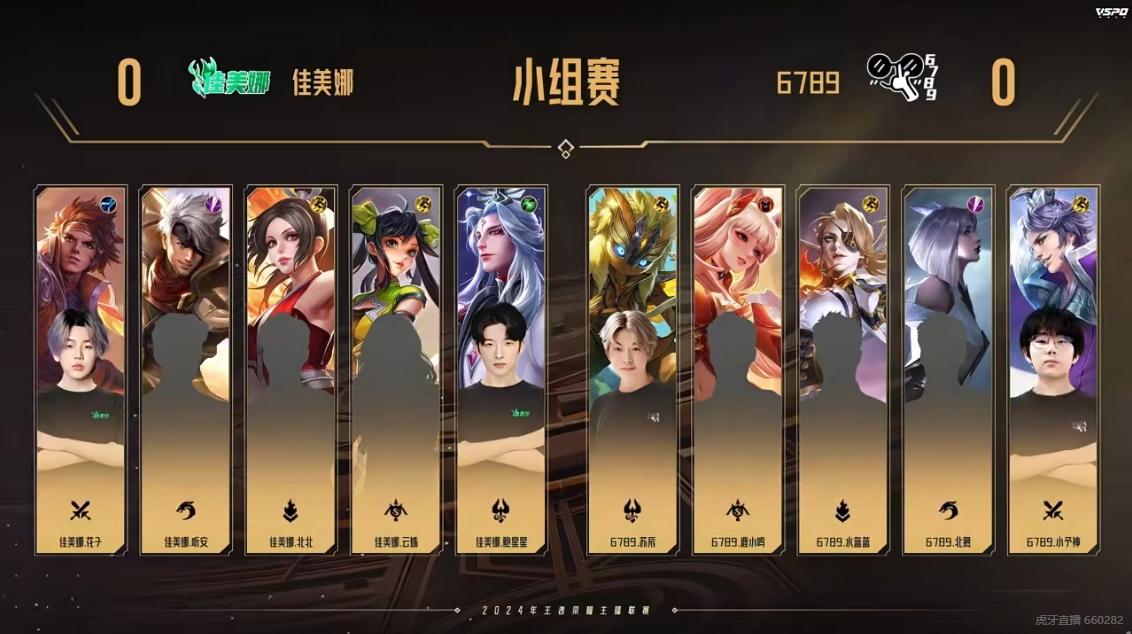1132x634 pixels.
Task: Select the 6789.鹿小鸣 player card
Action: [x=738, y=370]
